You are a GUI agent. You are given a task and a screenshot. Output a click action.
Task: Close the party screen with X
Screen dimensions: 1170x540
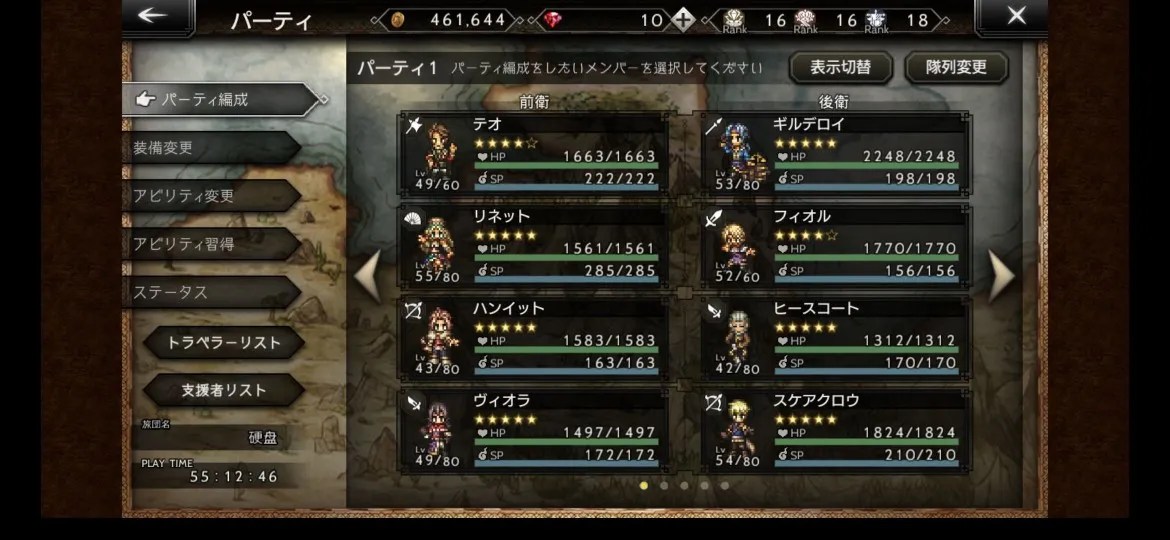point(1016,16)
